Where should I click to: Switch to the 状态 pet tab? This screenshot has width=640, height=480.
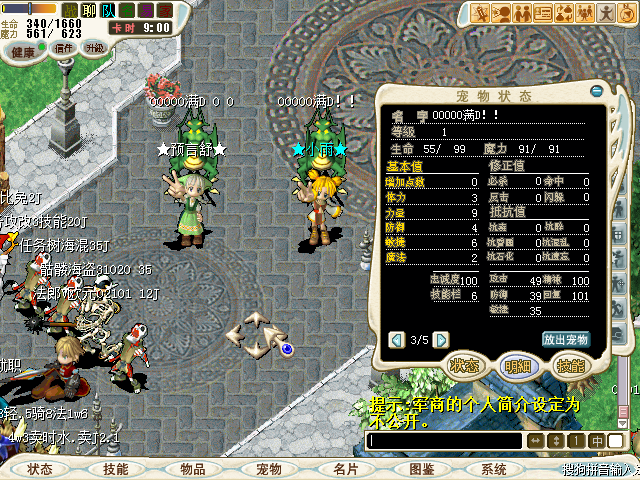[467, 366]
